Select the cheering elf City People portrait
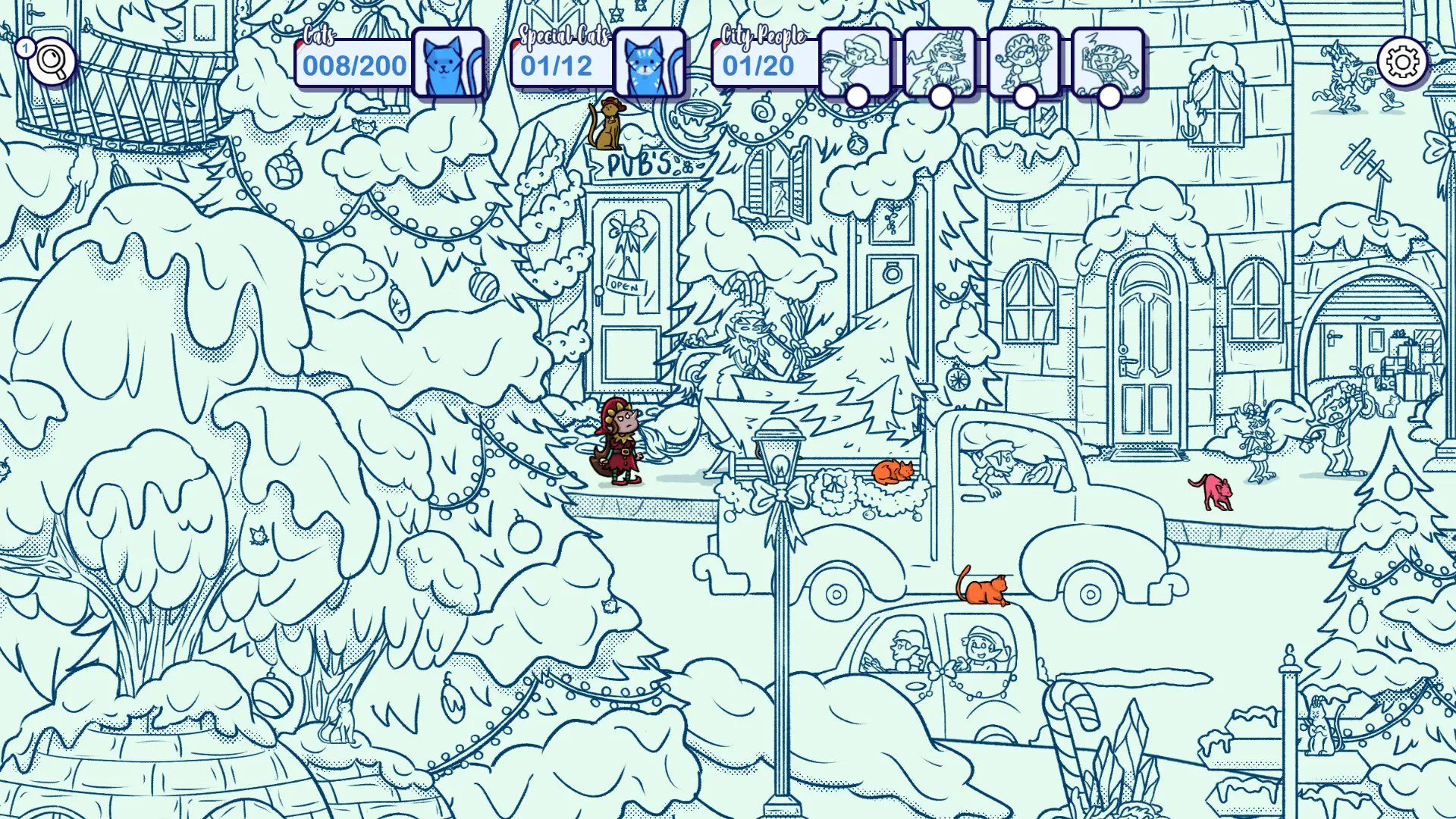Viewport: 1456px width, 819px height. pyautogui.click(x=1025, y=62)
